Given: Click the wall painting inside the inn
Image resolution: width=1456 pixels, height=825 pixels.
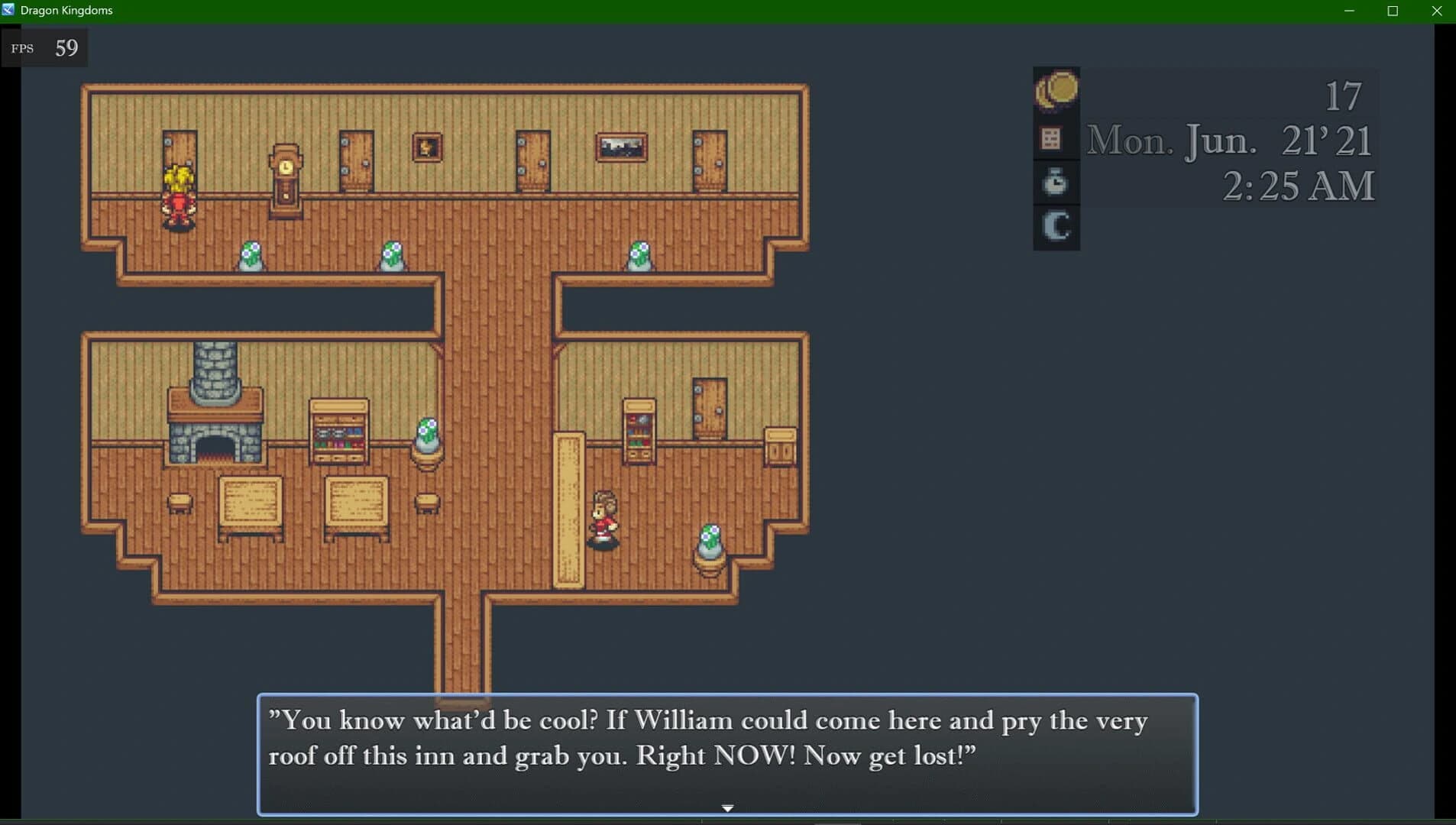Looking at the screenshot, I should click(620, 145).
